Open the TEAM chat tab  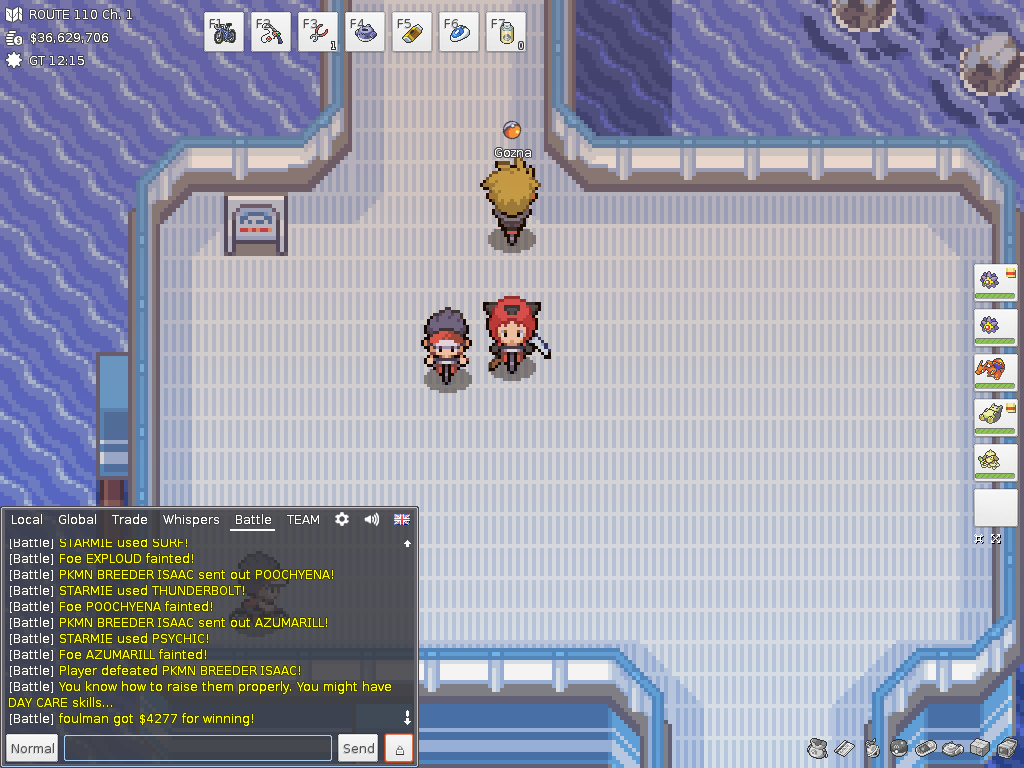tap(303, 520)
